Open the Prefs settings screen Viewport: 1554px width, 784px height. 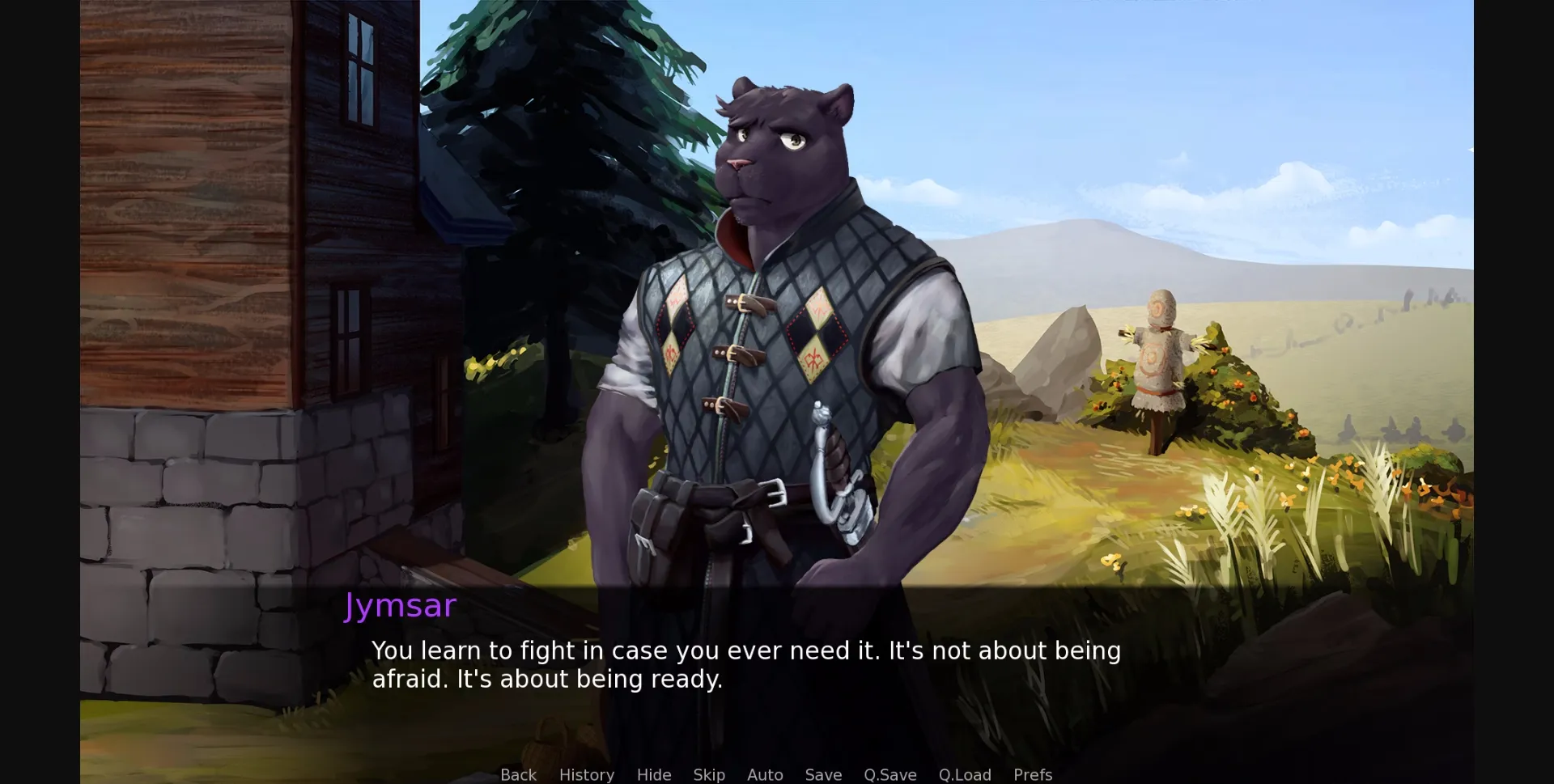click(1032, 774)
